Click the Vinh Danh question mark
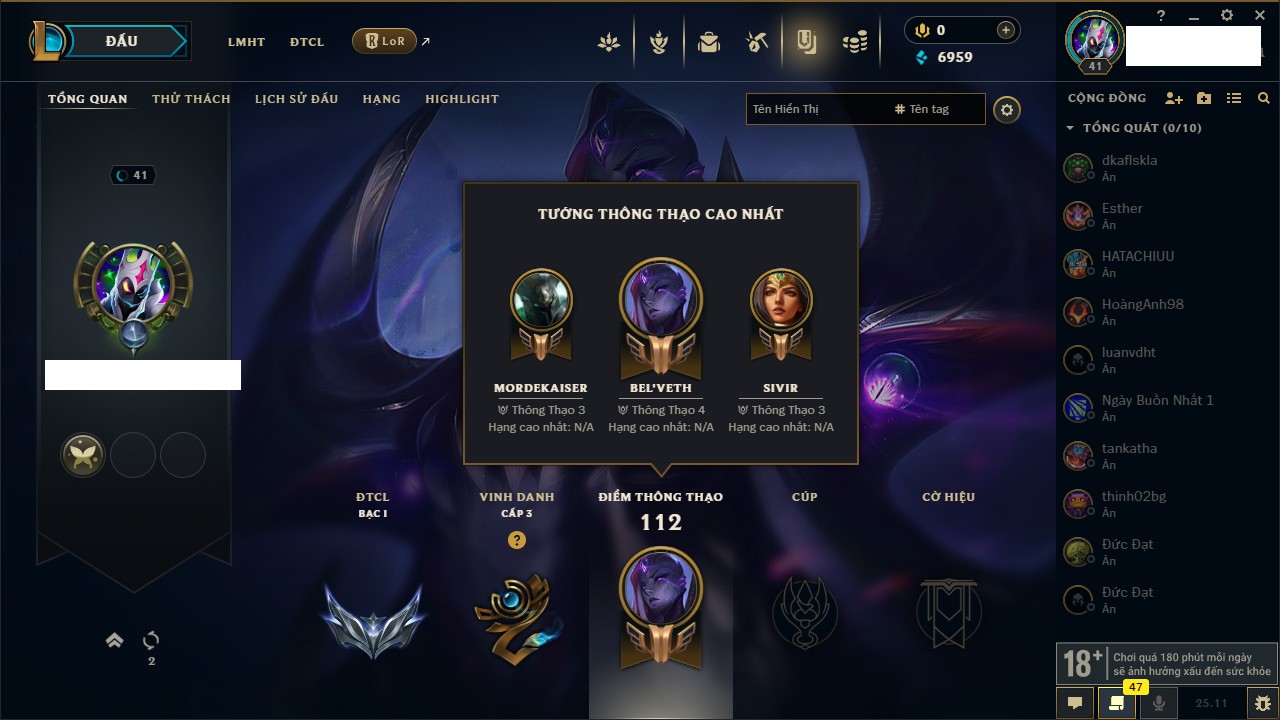The height and width of the screenshot is (720, 1280). 516,540
